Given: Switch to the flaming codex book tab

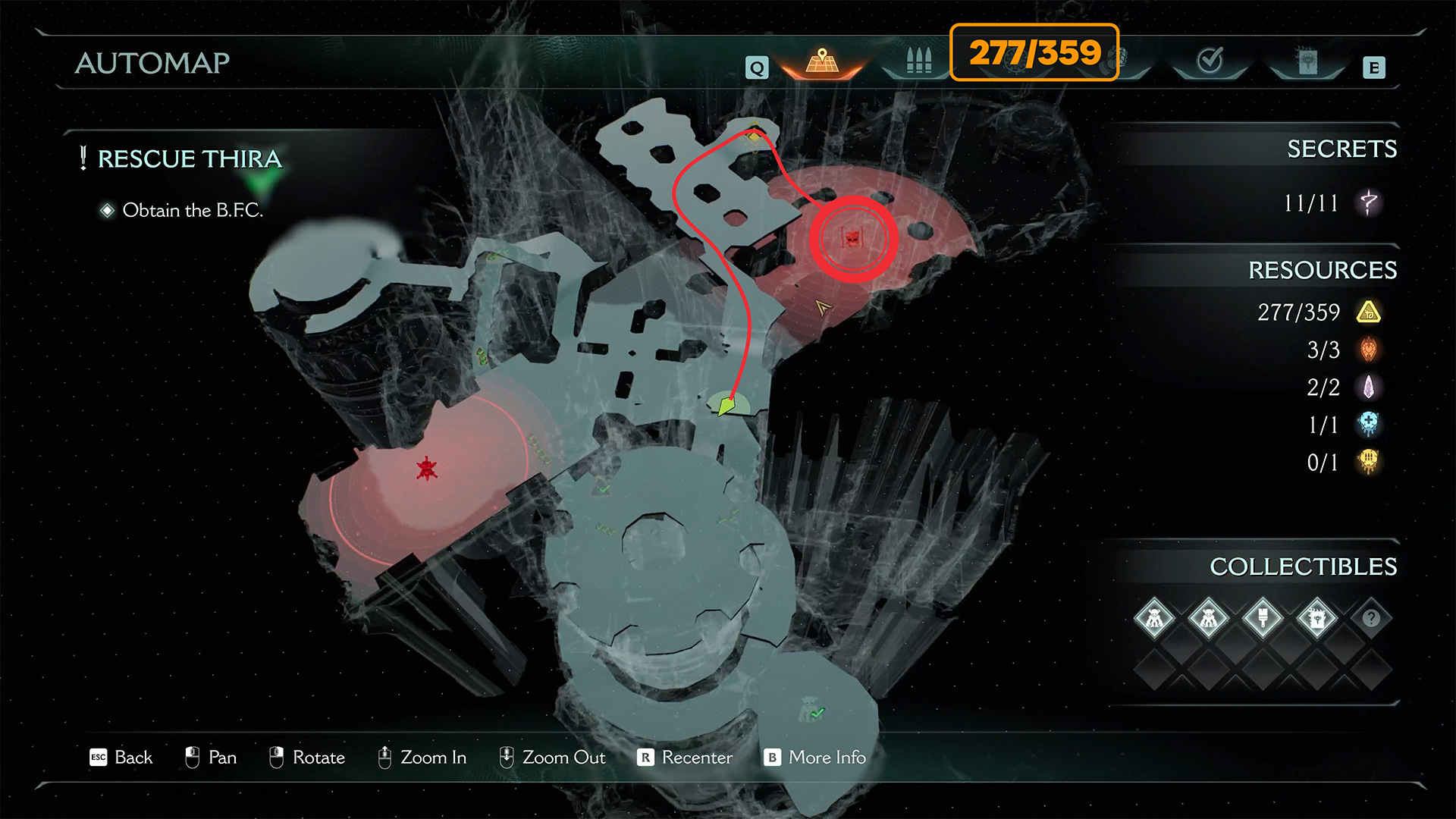Looking at the screenshot, I should click(1307, 62).
